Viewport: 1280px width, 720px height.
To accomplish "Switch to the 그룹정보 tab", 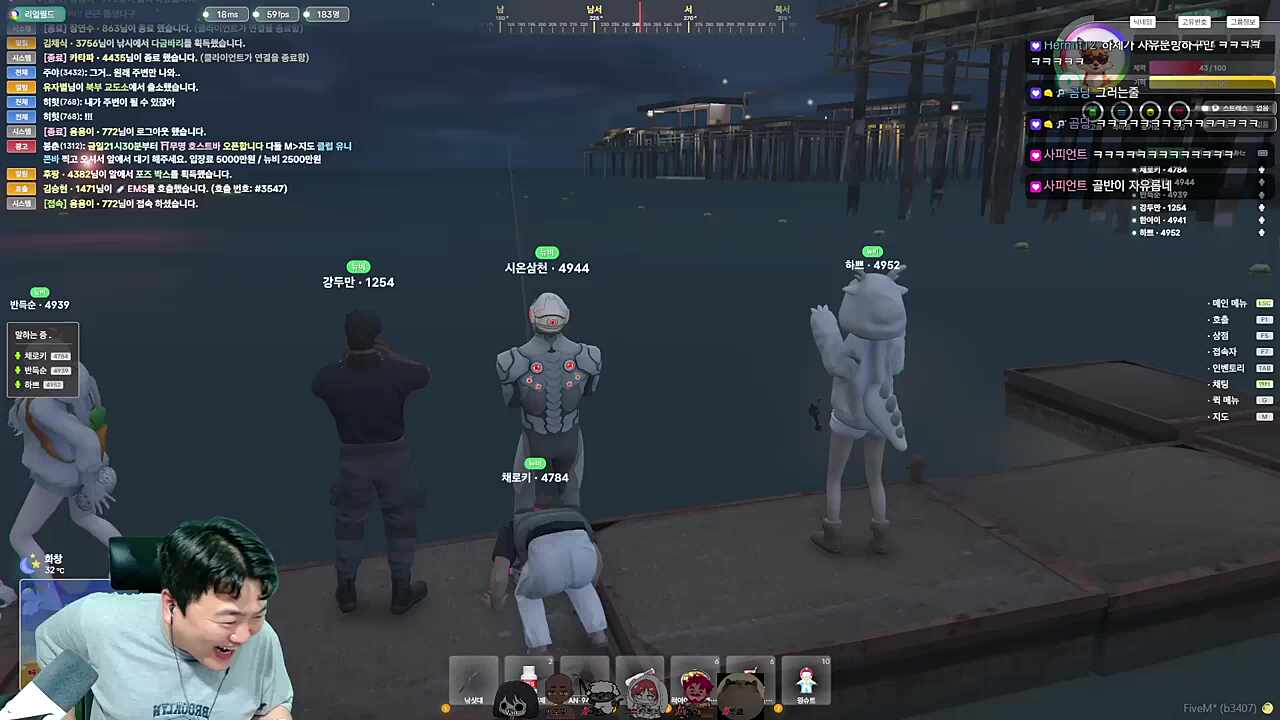I will 1242,22.
